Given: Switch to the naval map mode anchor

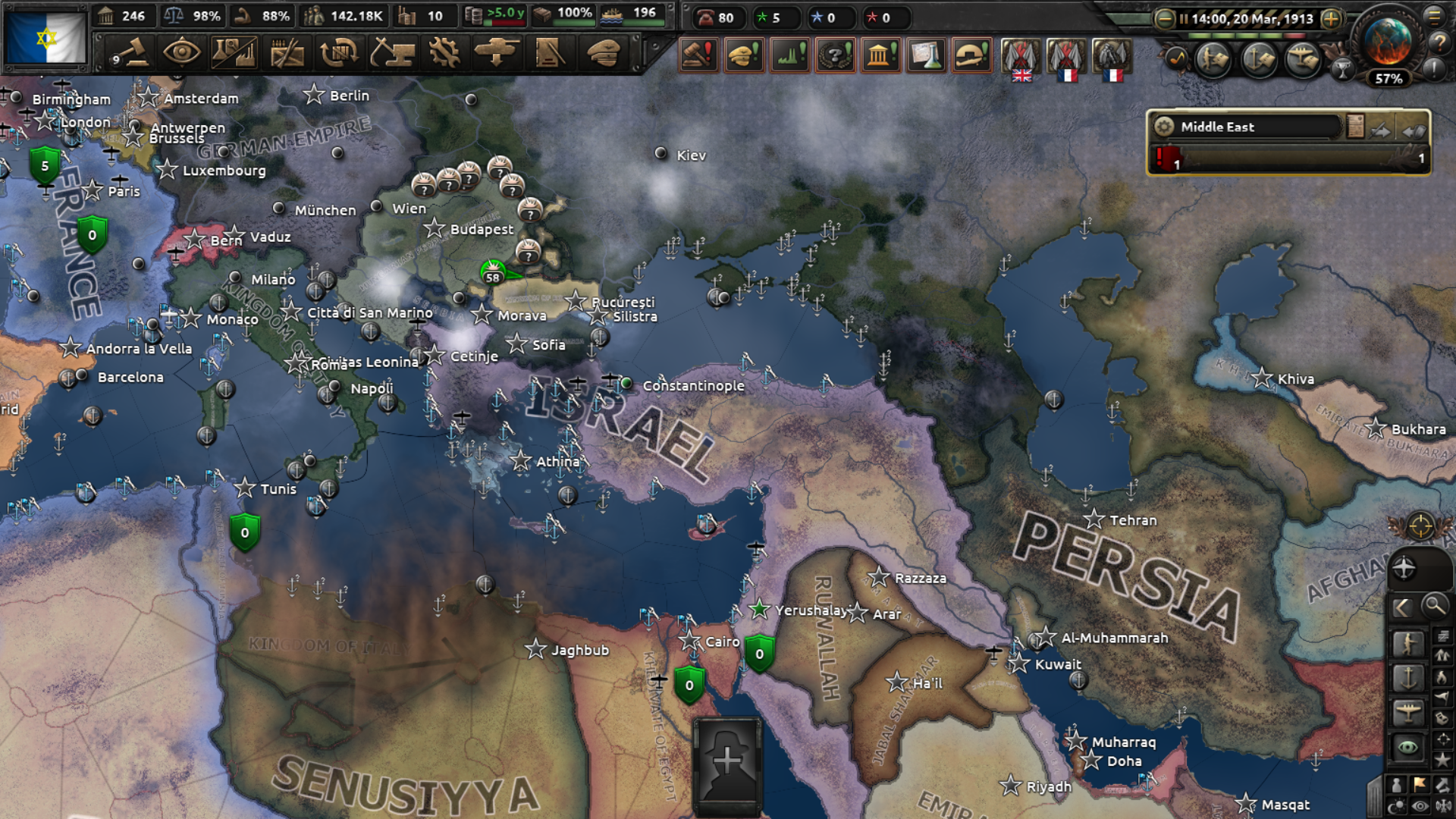Looking at the screenshot, I should pos(1408,677).
